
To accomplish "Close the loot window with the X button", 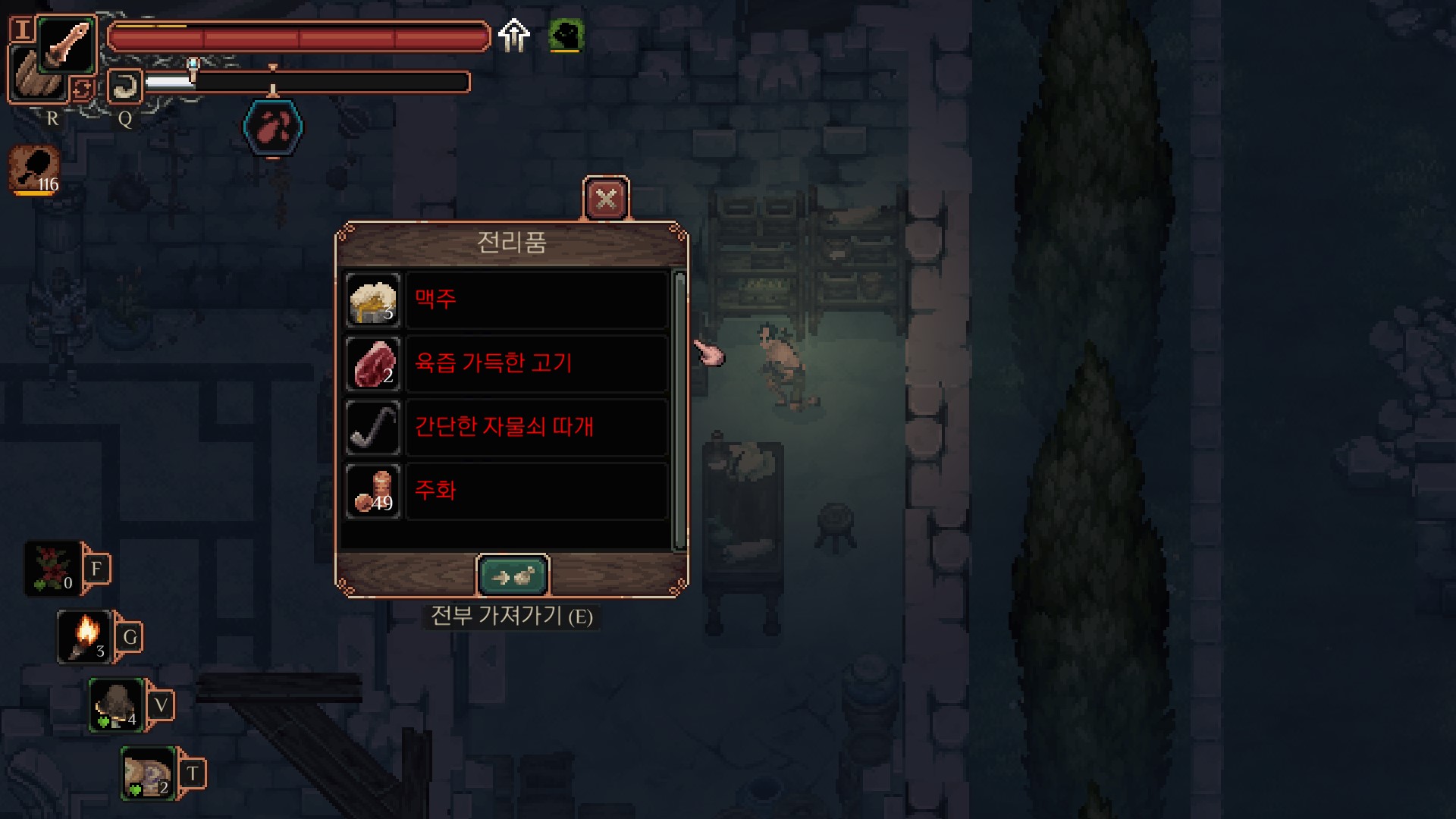I will [606, 199].
